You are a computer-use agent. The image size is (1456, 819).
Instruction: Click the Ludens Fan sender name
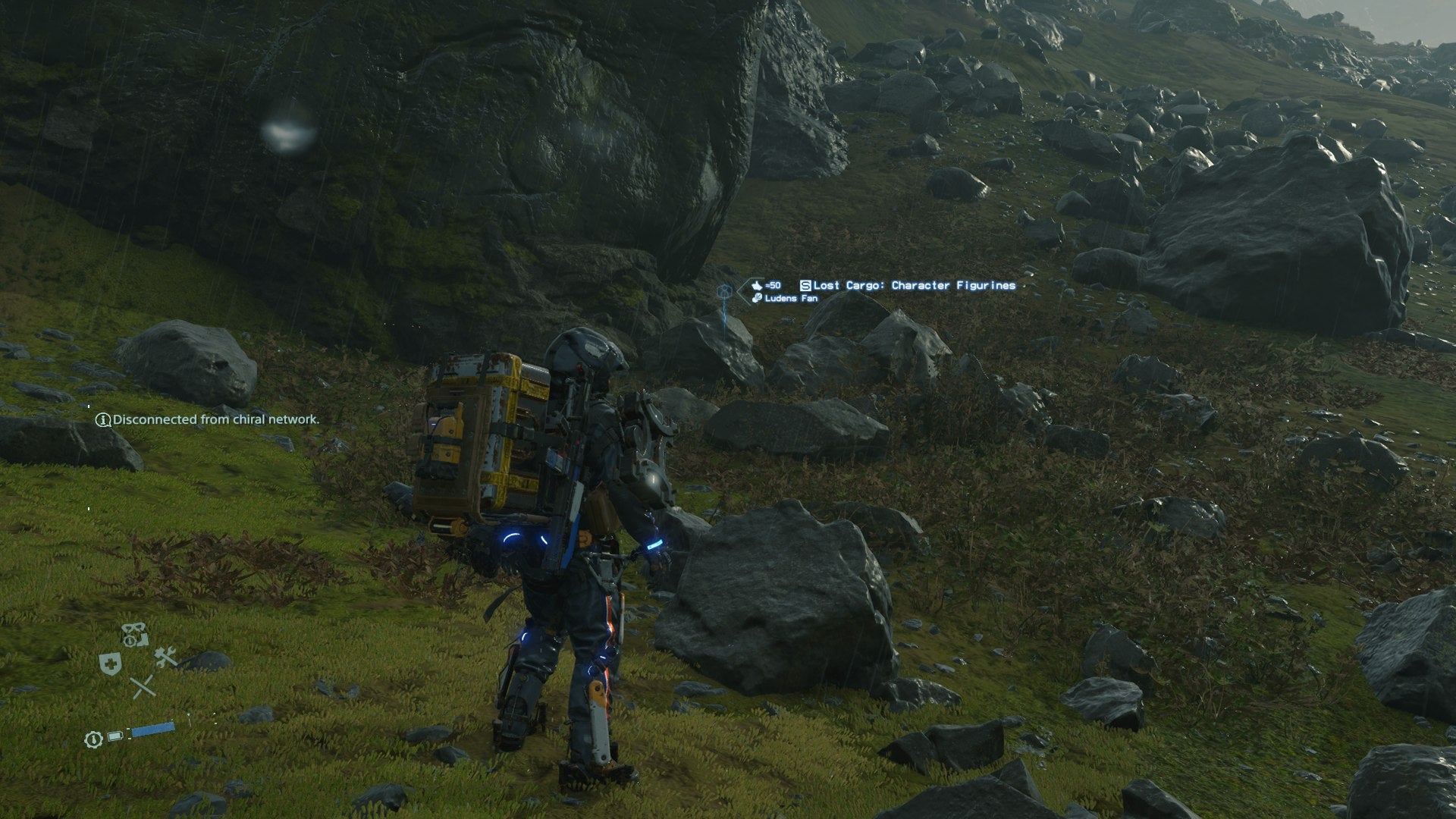[791, 298]
